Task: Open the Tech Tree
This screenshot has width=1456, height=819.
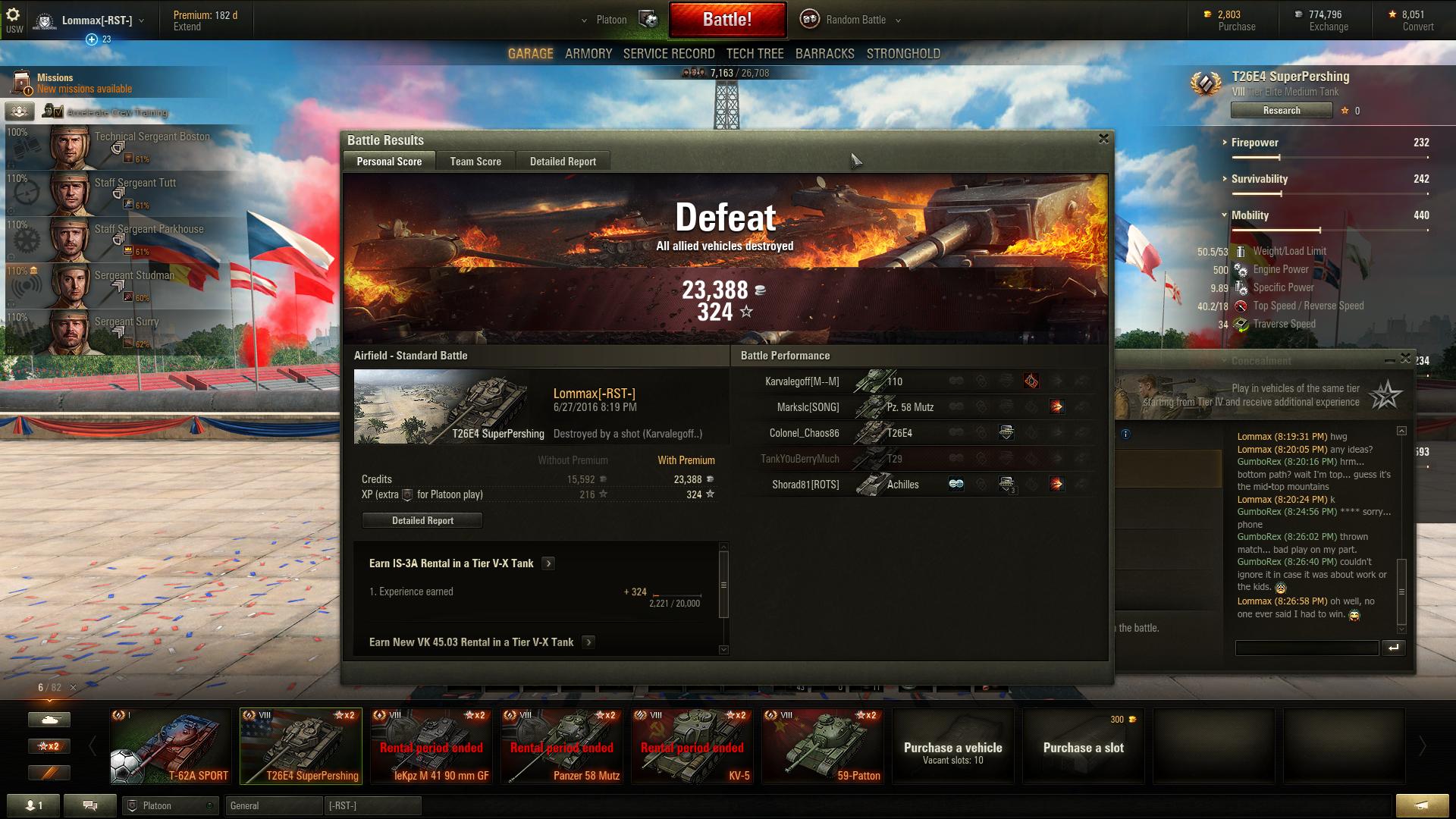Action: coord(755,54)
